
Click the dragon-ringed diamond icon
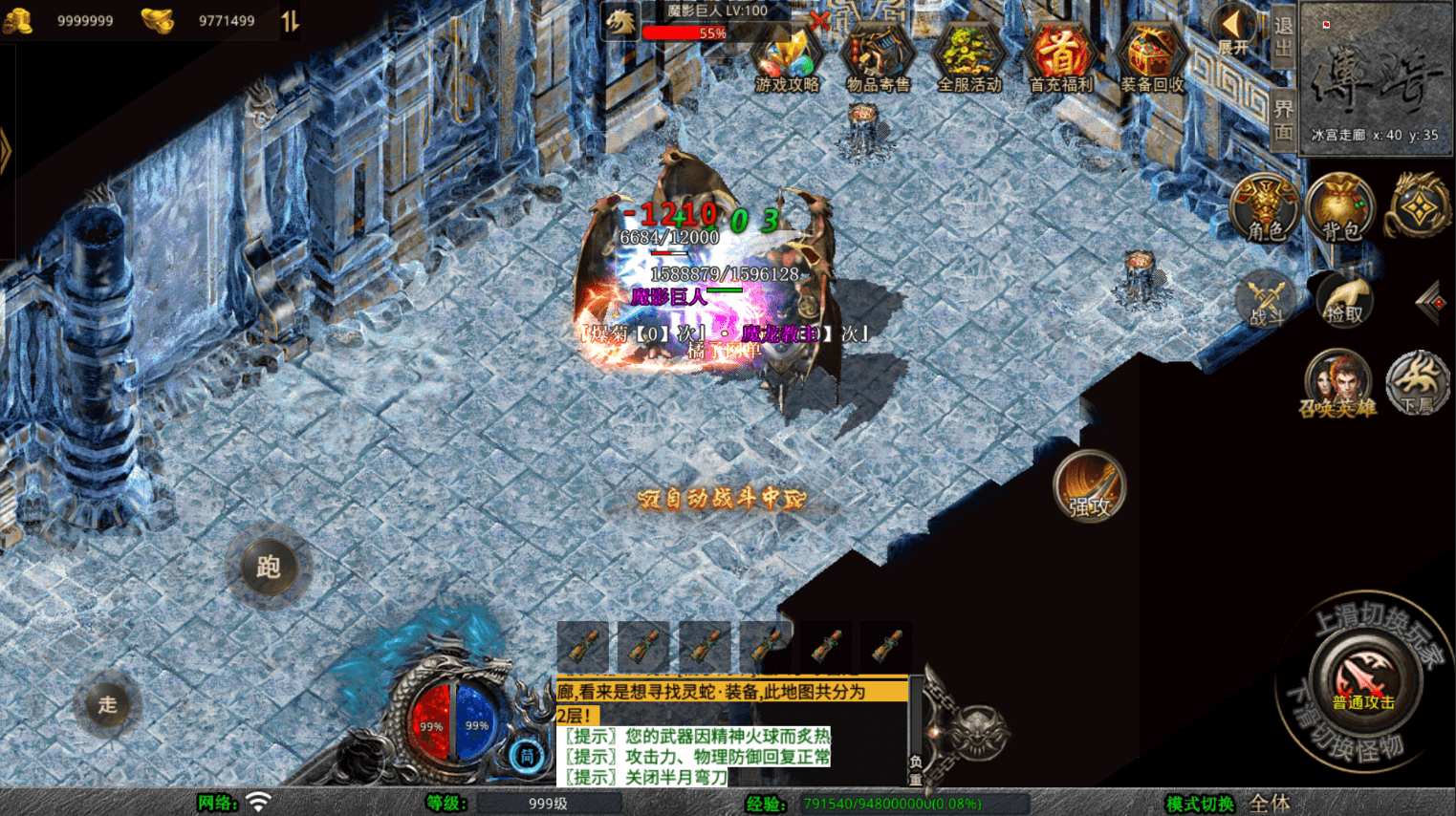1419,206
